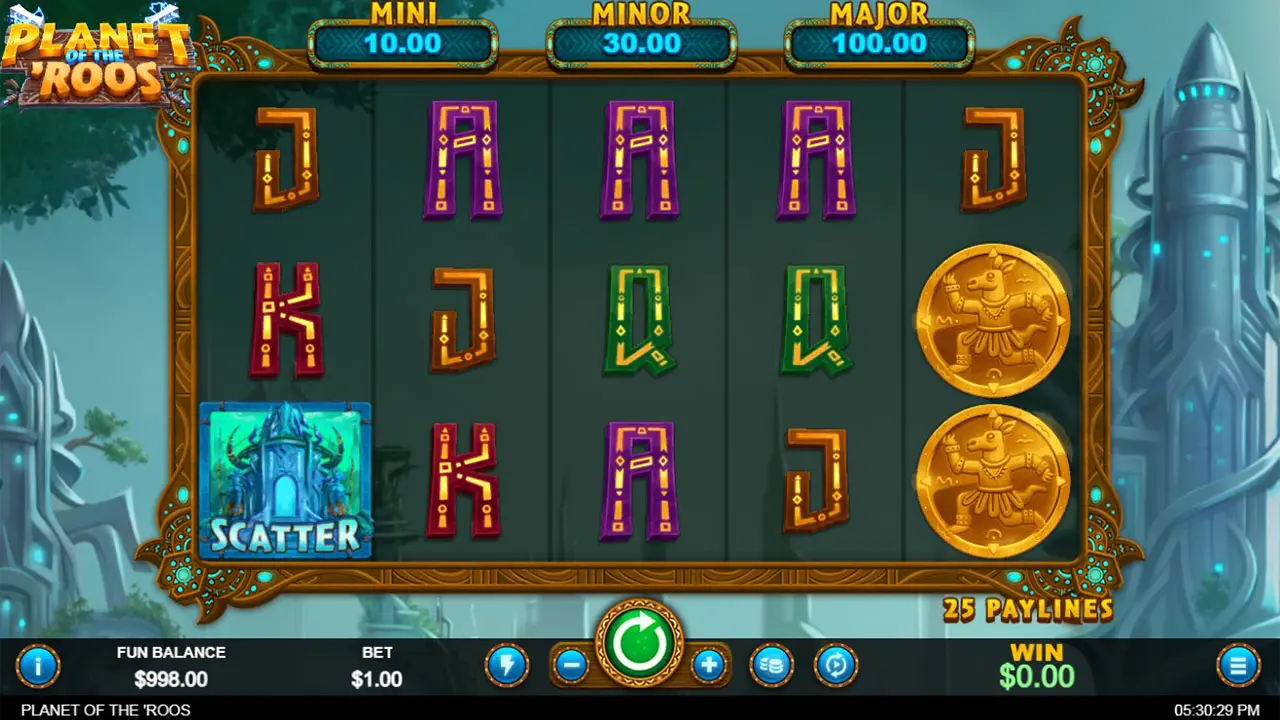This screenshot has height=720, width=1280.
Task: Click the BET amount field
Action: coord(377,665)
